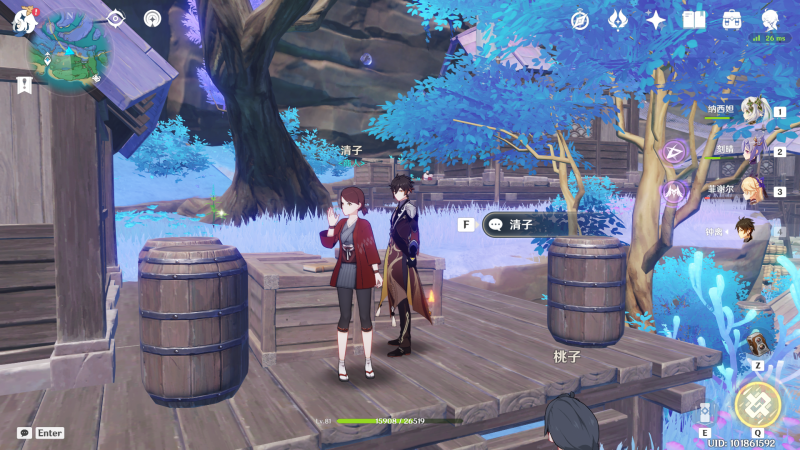Open the Paimon main menu
This screenshot has width=800, height=450.
click(24, 18)
